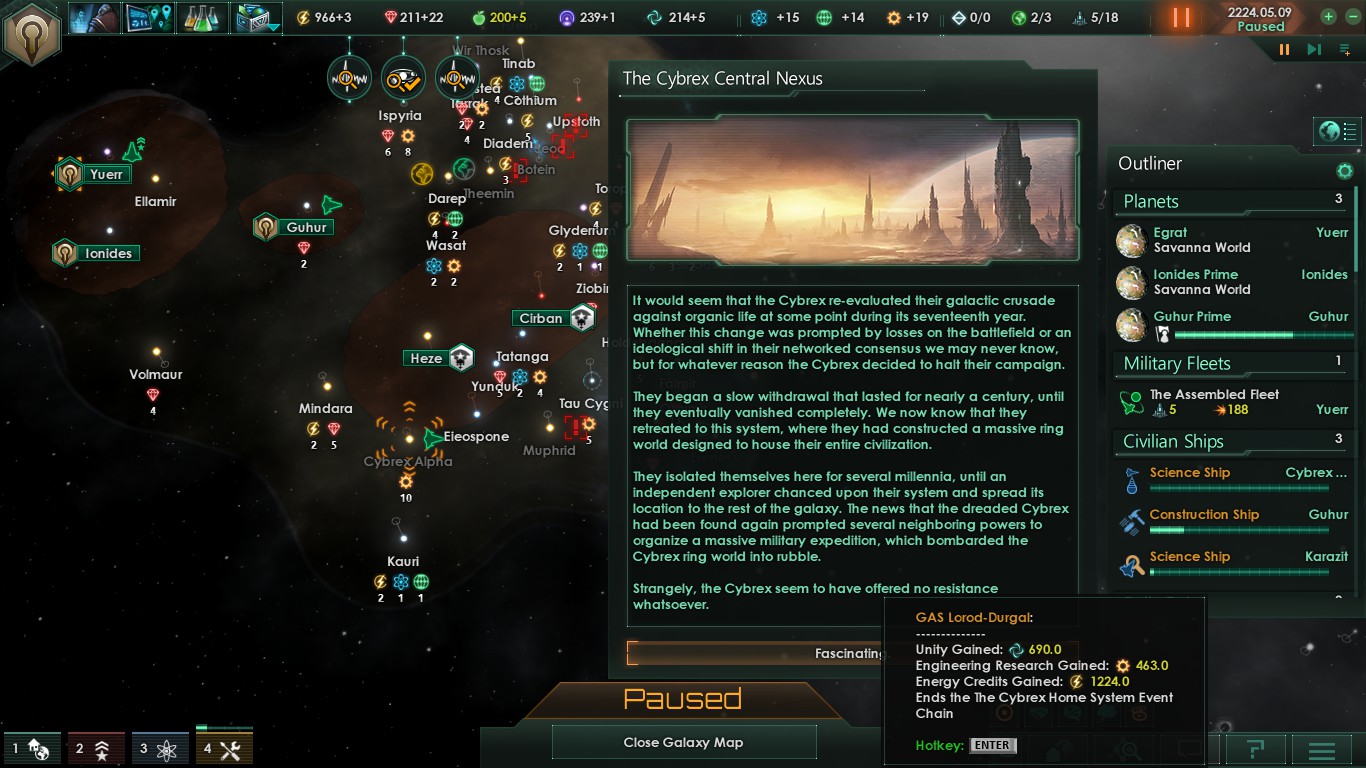Viewport: 1366px width, 768px height.
Task: Open the game menu hamburger icon
Action: (x=1322, y=750)
